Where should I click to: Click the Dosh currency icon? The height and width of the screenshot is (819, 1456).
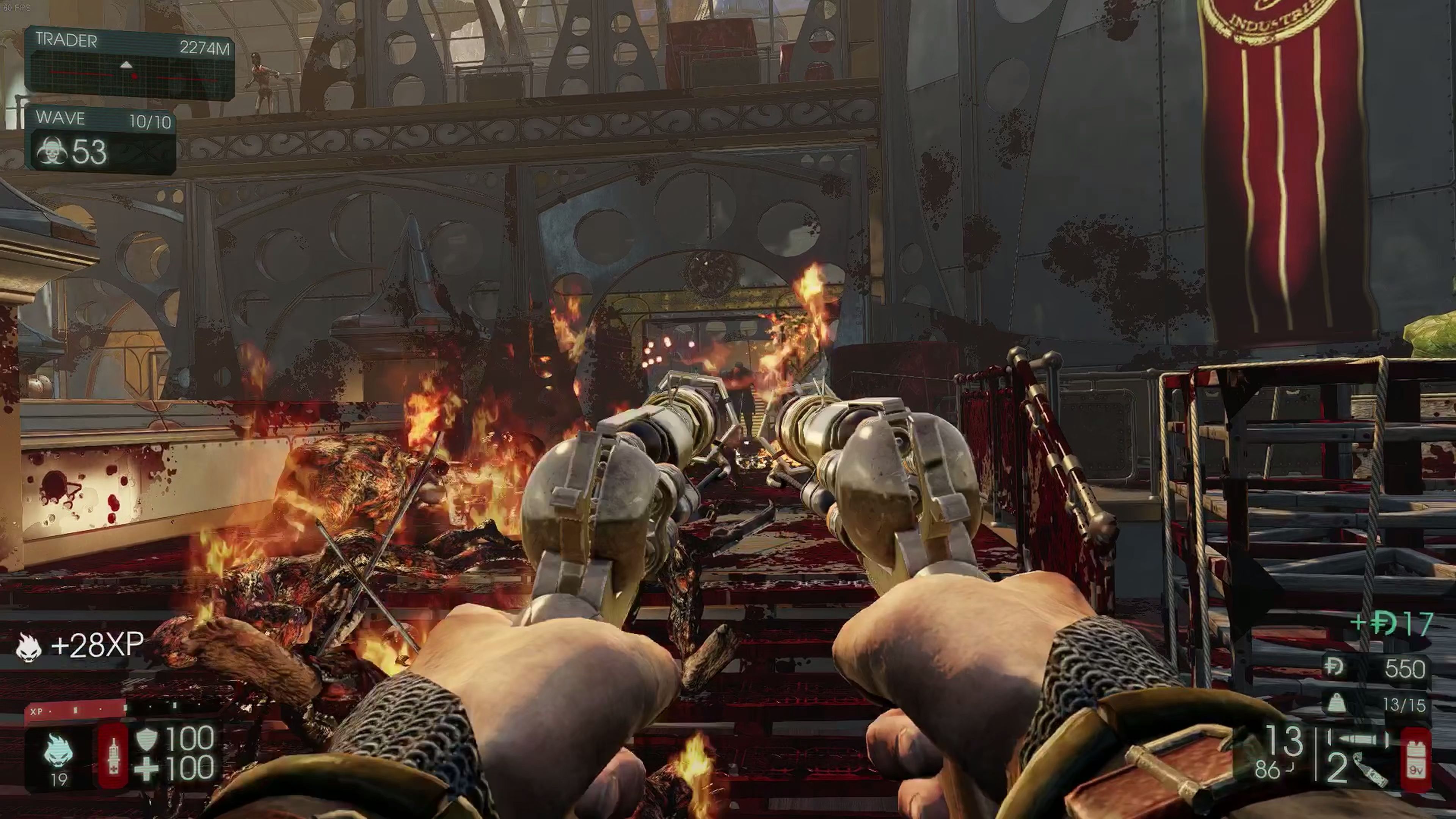tap(1334, 668)
